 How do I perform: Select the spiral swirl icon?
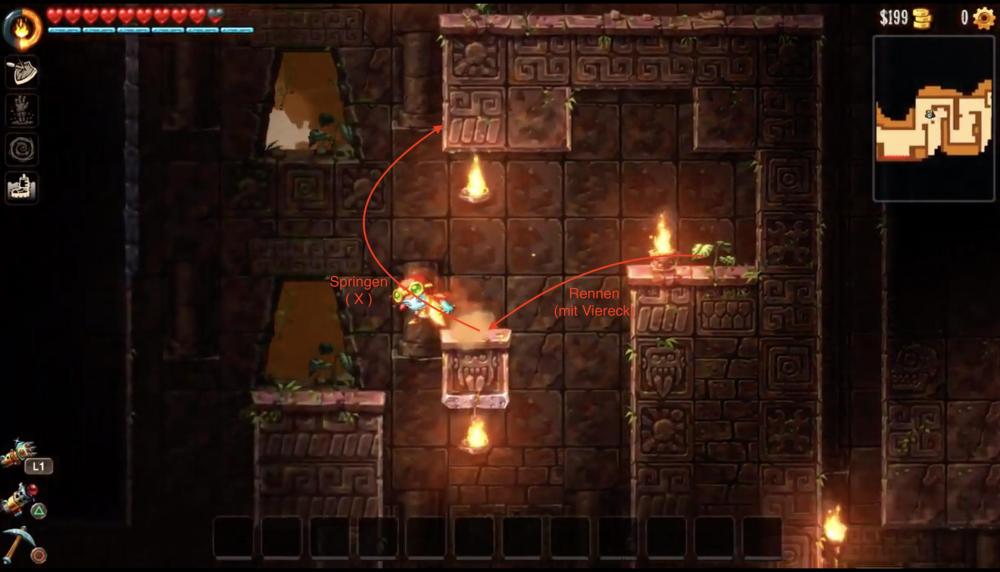pos(22,149)
